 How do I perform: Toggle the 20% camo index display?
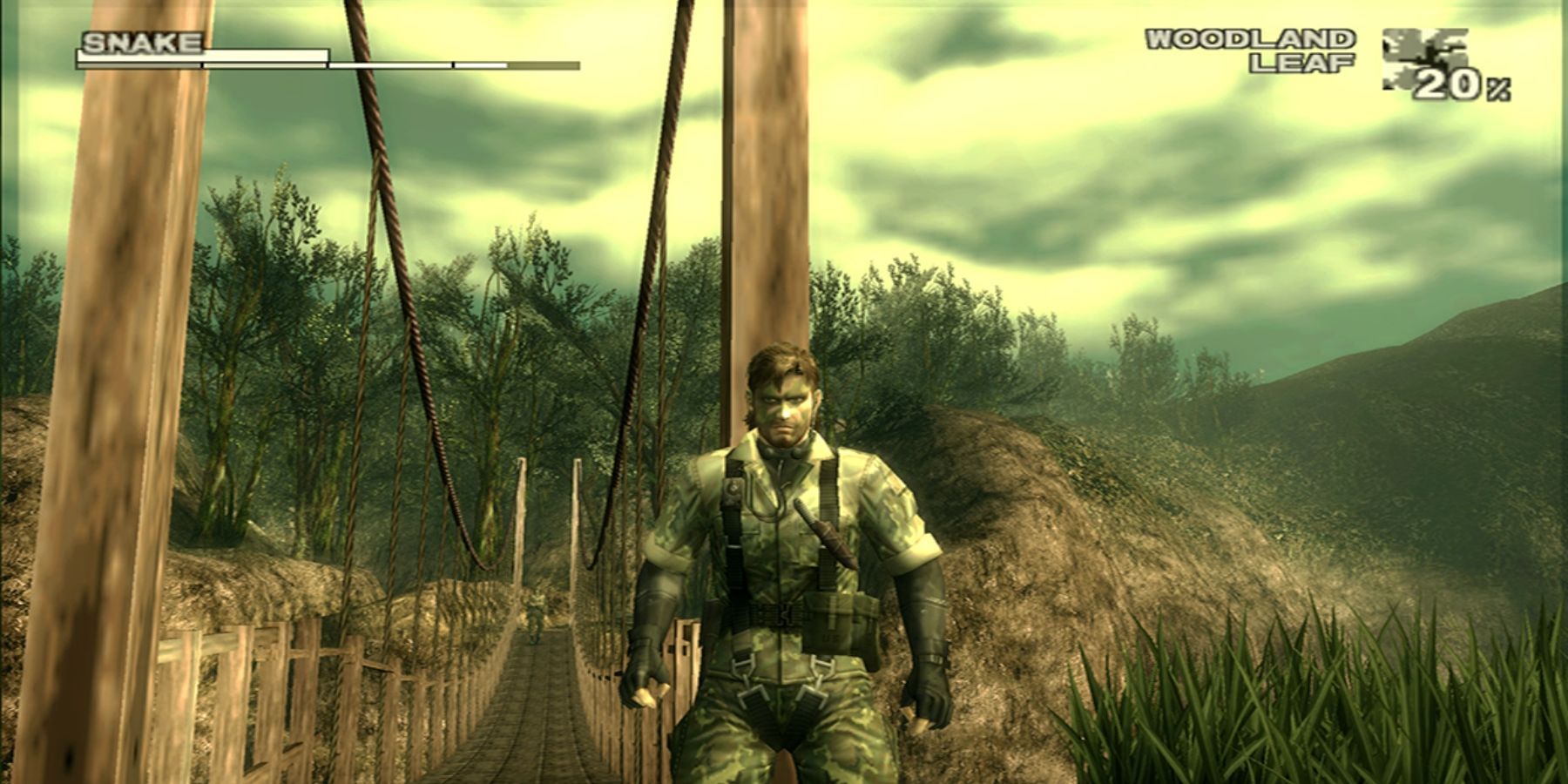click(1463, 84)
